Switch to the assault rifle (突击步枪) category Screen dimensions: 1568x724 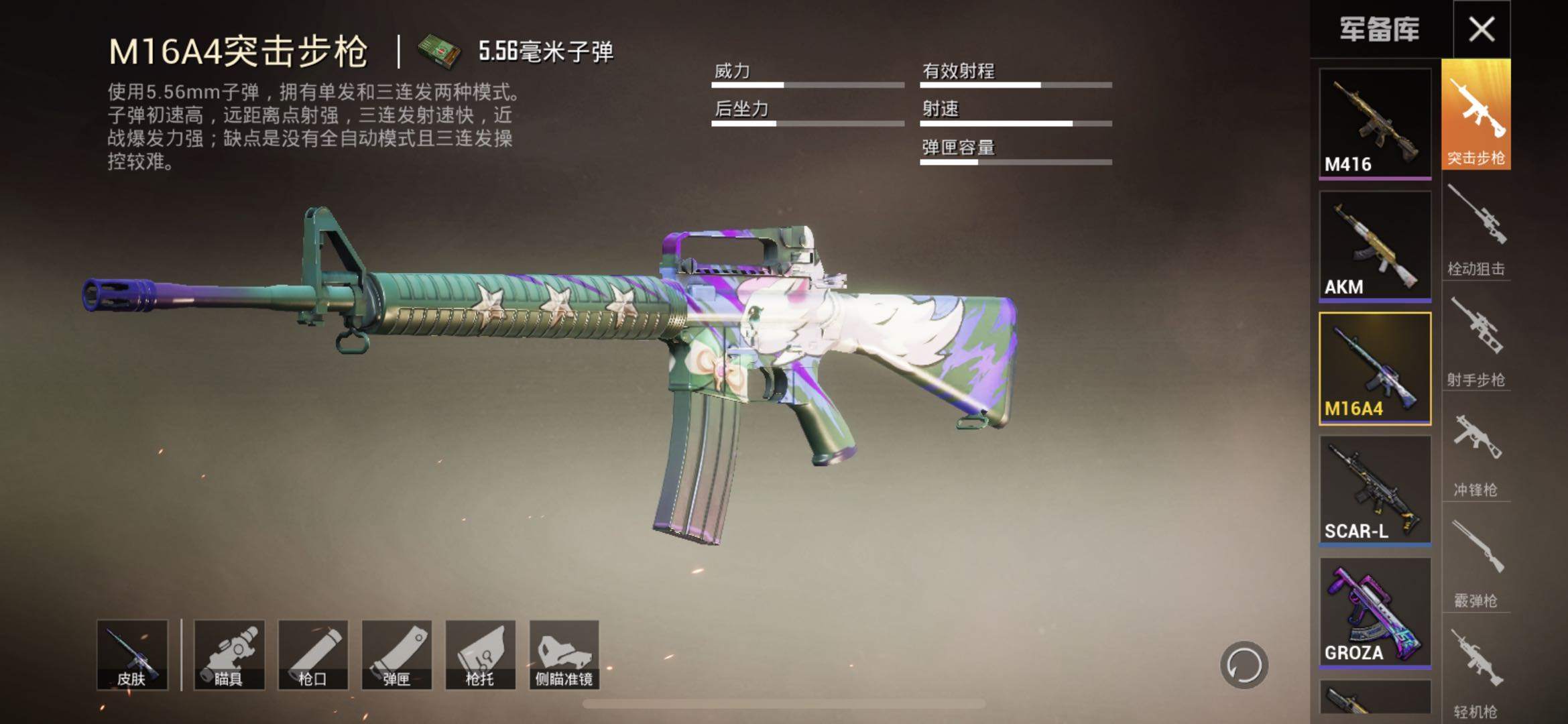pos(1475,115)
